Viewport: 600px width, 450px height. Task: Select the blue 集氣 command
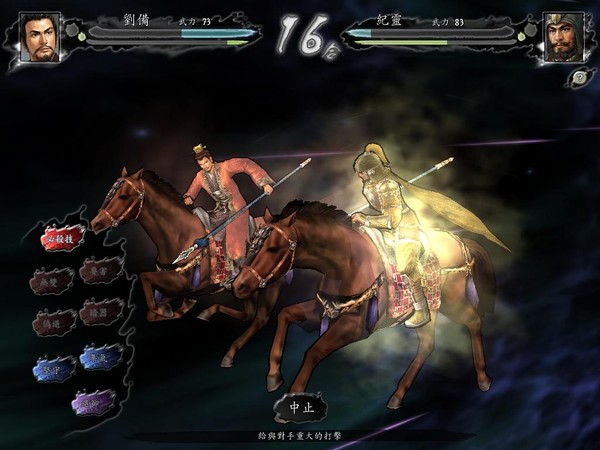point(100,357)
